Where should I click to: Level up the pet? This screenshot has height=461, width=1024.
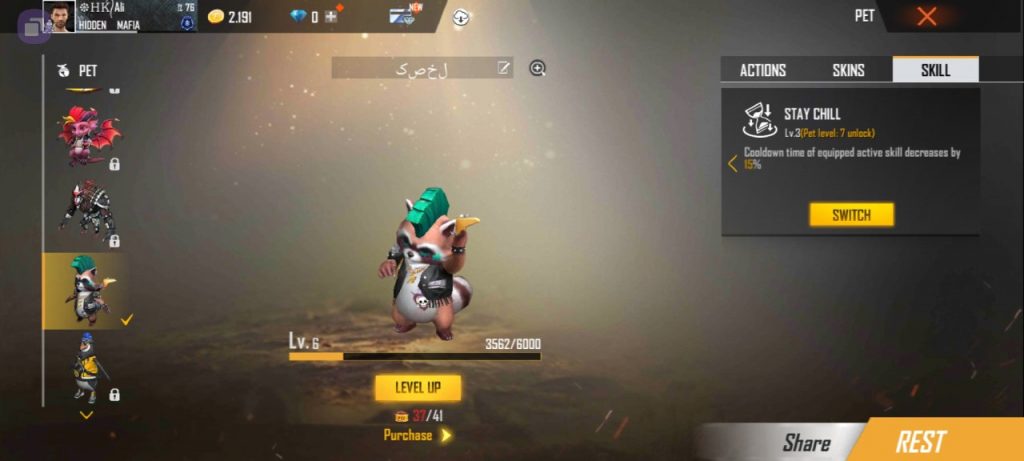pyautogui.click(x=418, y=388)
